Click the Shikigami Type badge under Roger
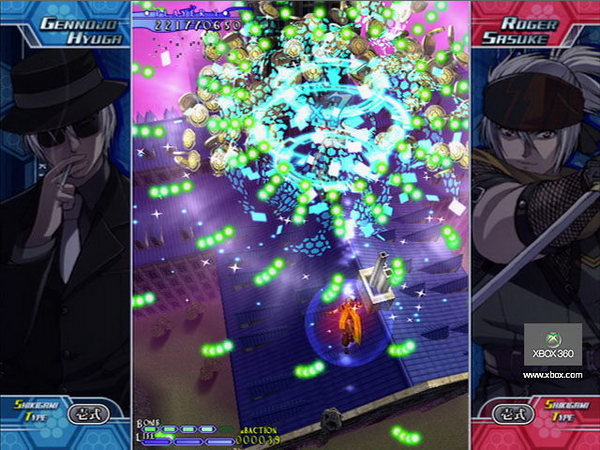The height and width of the screenshot is (450, 600). (x=534, y=413)
